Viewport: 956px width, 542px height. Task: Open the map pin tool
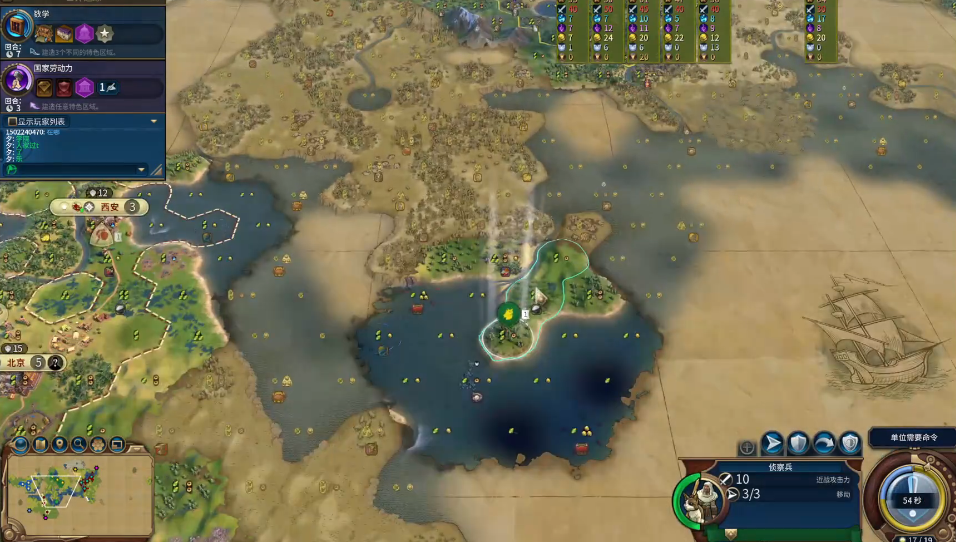click(x=59, y=444)
